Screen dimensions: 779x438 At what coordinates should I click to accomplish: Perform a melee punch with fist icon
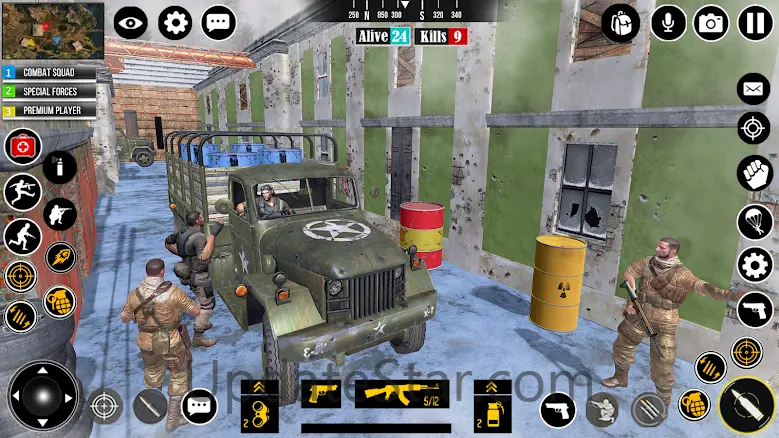tap(754, 172)
